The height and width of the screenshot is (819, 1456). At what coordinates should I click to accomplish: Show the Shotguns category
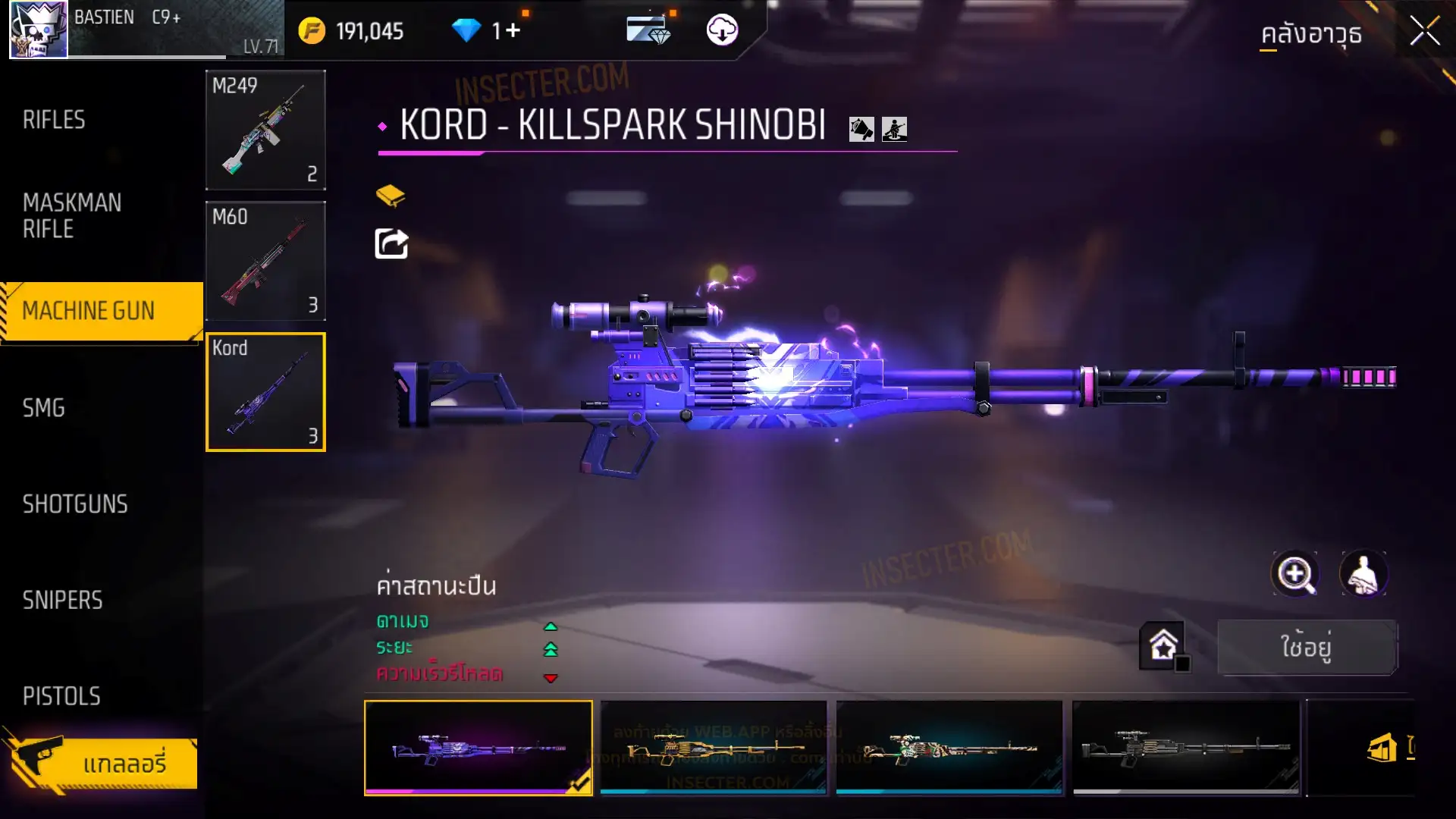[75, 504]
